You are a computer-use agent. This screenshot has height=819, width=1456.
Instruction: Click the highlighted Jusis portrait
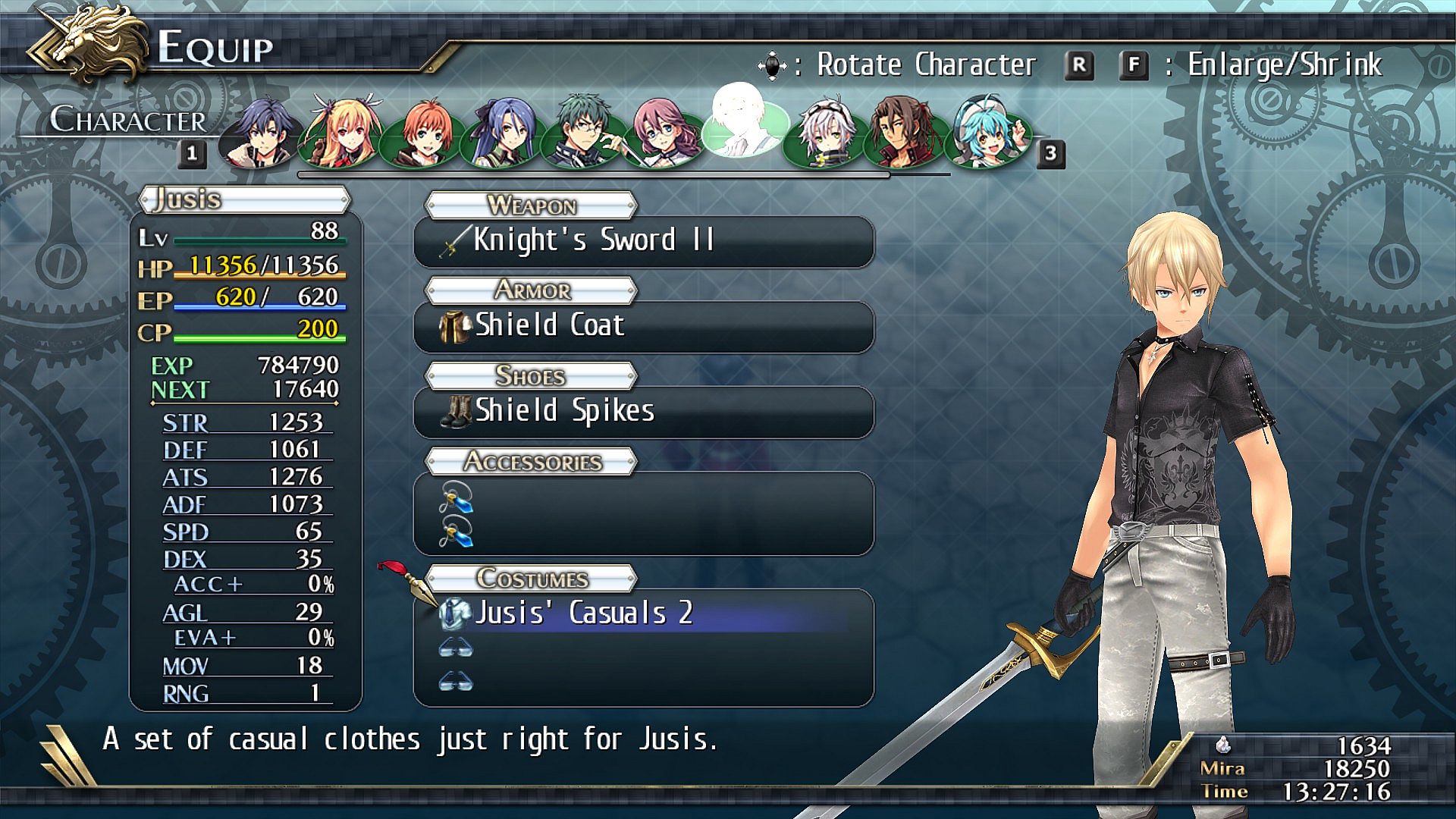744,121
